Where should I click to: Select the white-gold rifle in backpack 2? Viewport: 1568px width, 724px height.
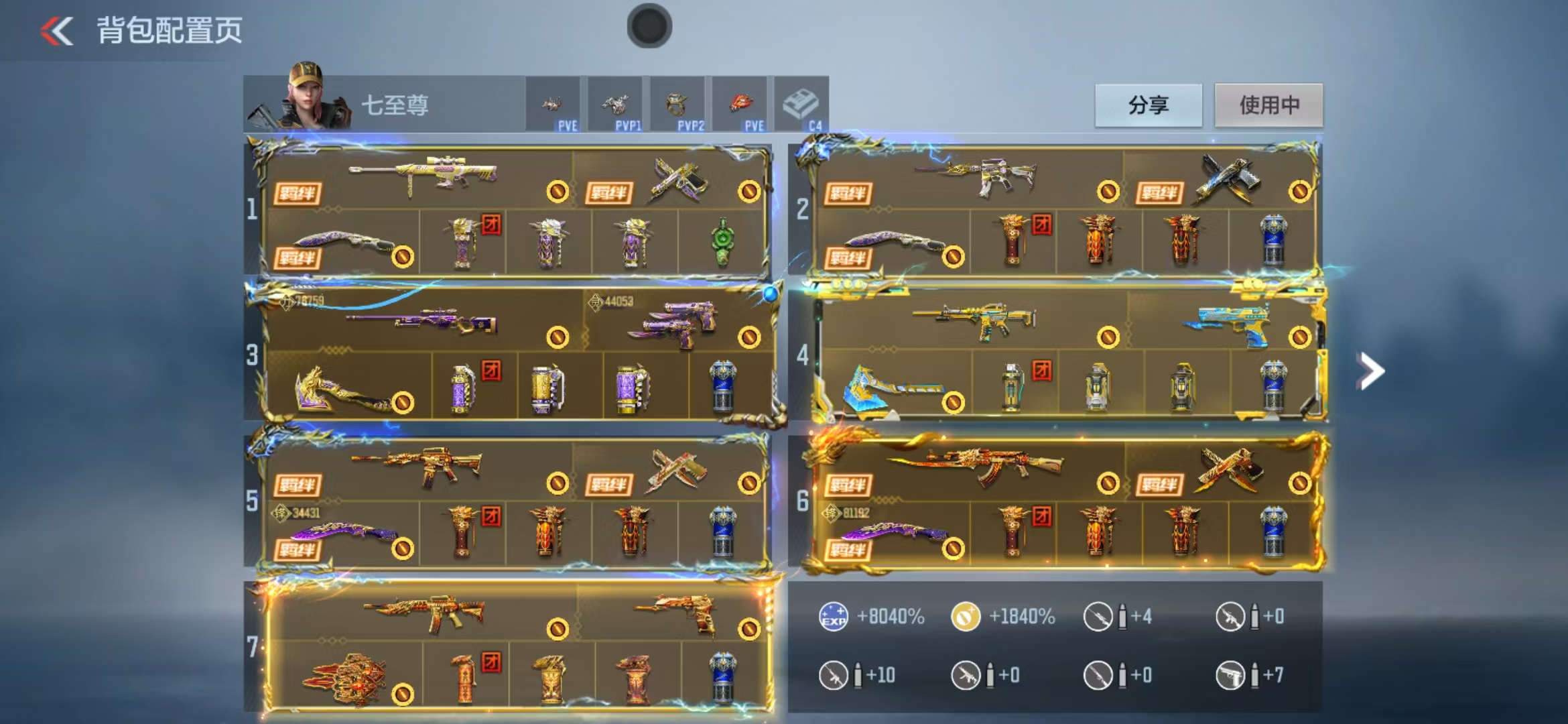coord(978,177)
